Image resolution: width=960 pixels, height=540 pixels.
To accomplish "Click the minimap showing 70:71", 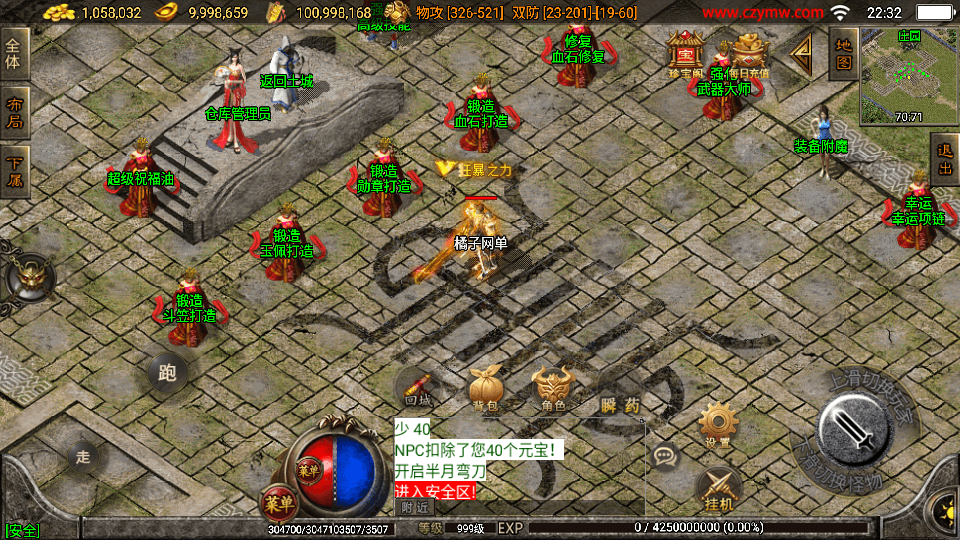I will [908, 75].
